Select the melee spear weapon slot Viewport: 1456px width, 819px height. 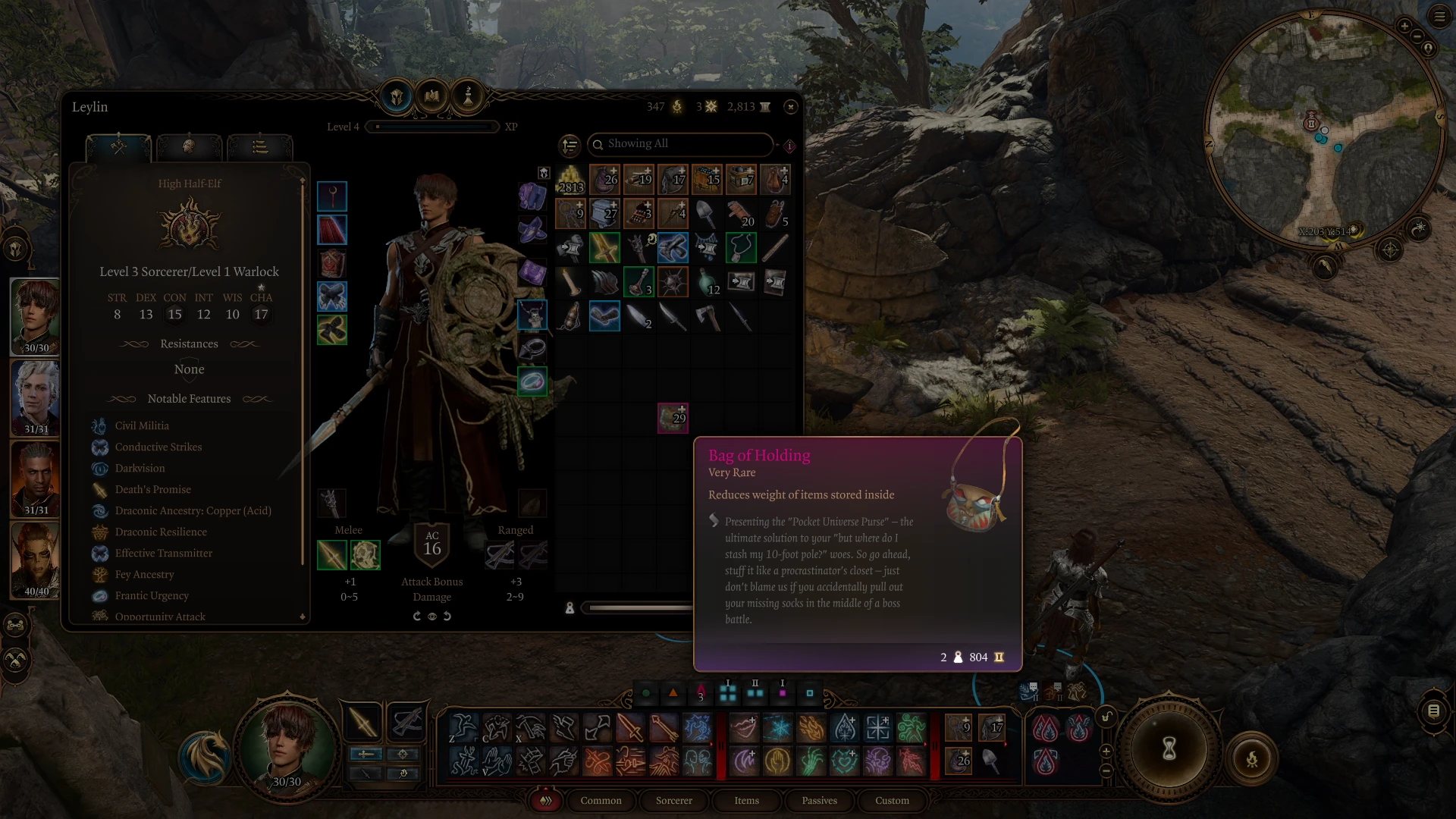point(332,555)
